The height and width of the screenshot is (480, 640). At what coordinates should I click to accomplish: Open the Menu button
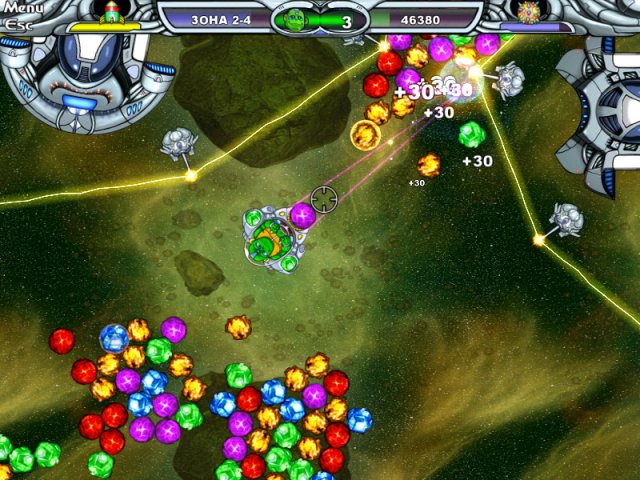pos(20,9)
